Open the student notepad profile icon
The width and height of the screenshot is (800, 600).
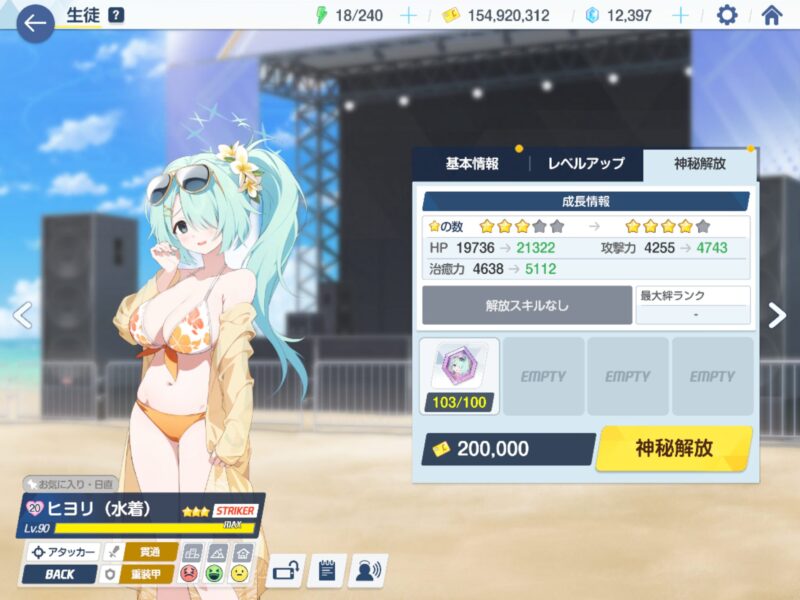coord(327,571)
